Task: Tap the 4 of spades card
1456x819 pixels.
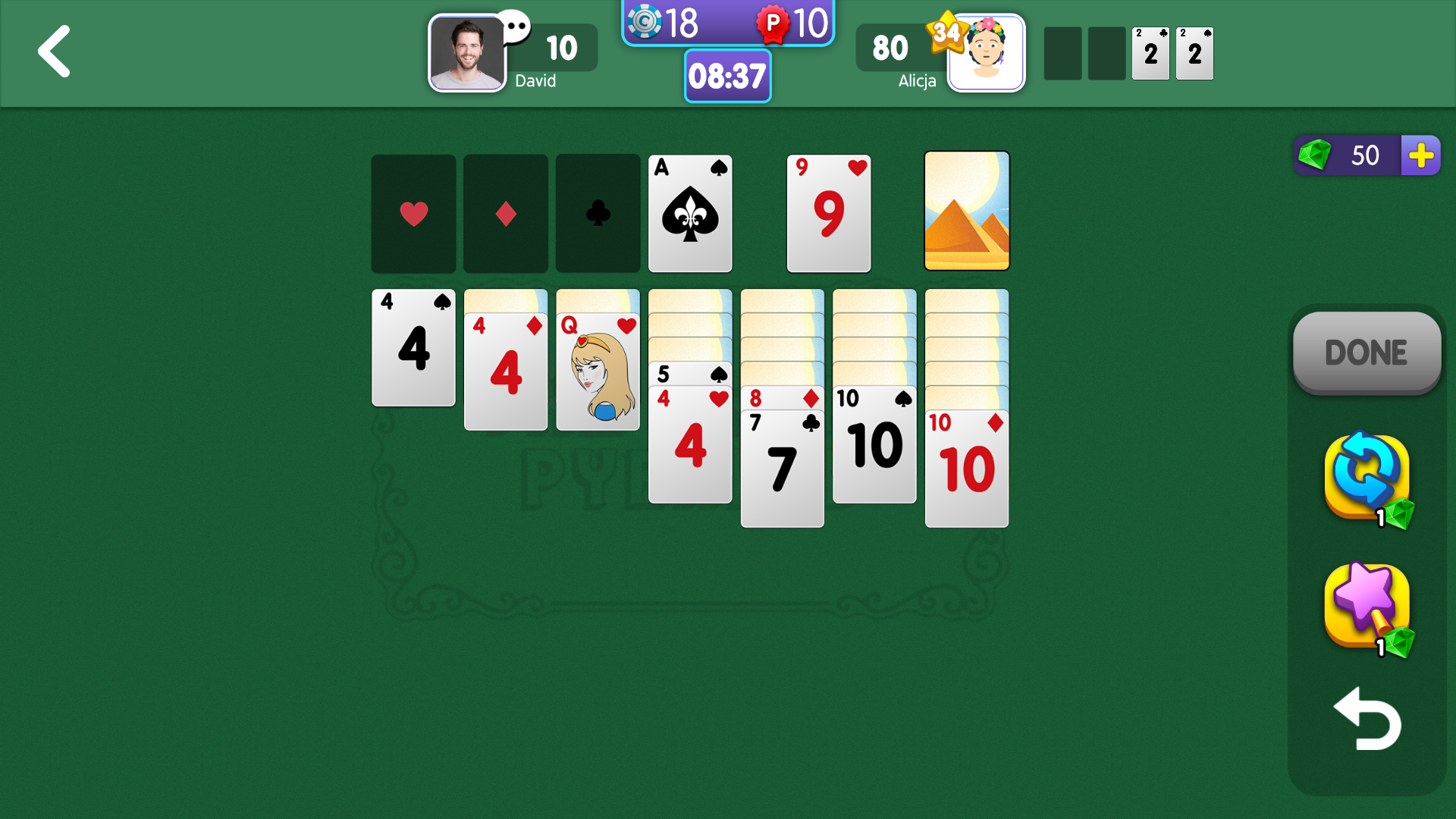Action: [413, 348]
